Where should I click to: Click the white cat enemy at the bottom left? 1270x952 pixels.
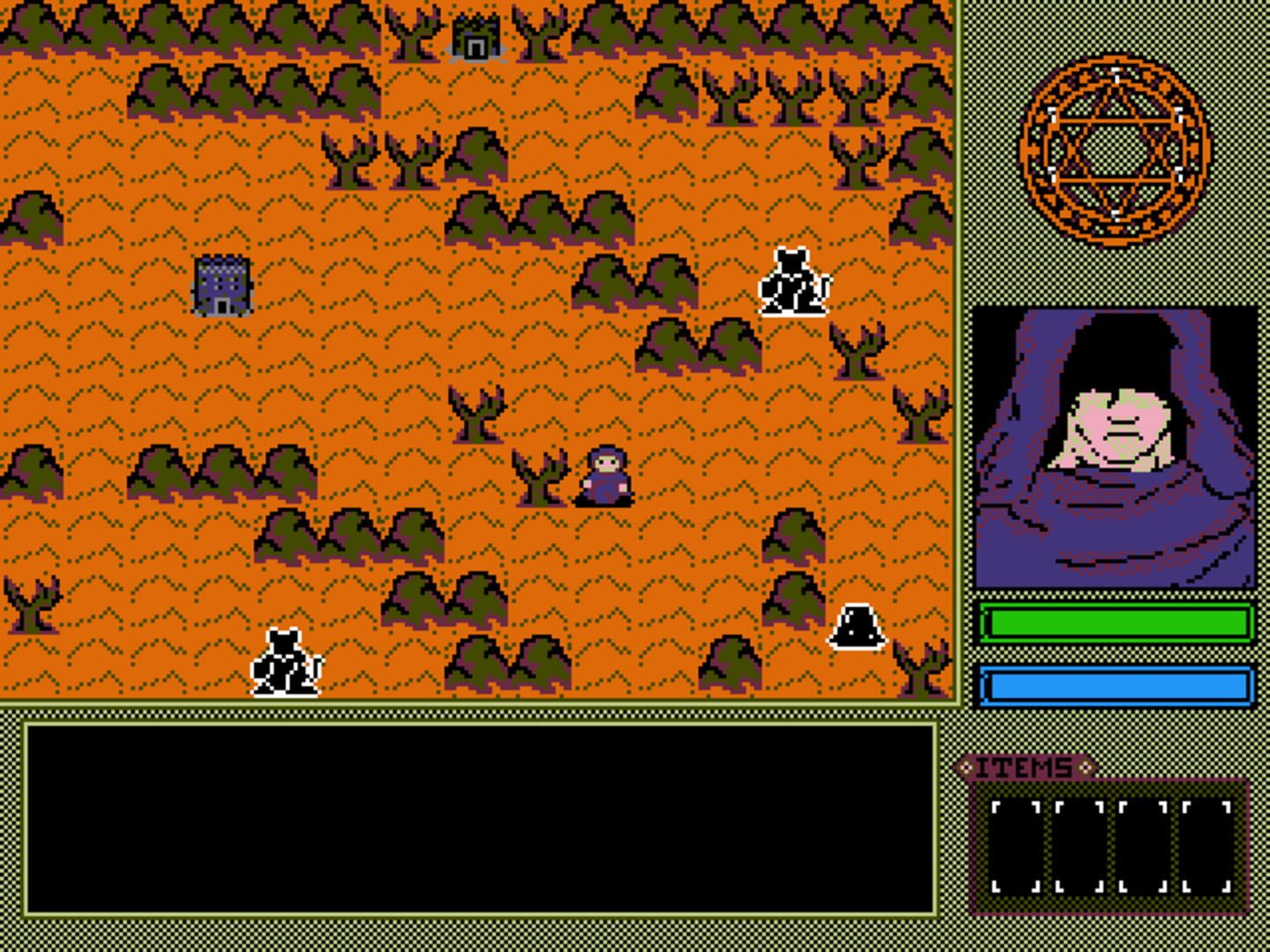coord(285,661)
